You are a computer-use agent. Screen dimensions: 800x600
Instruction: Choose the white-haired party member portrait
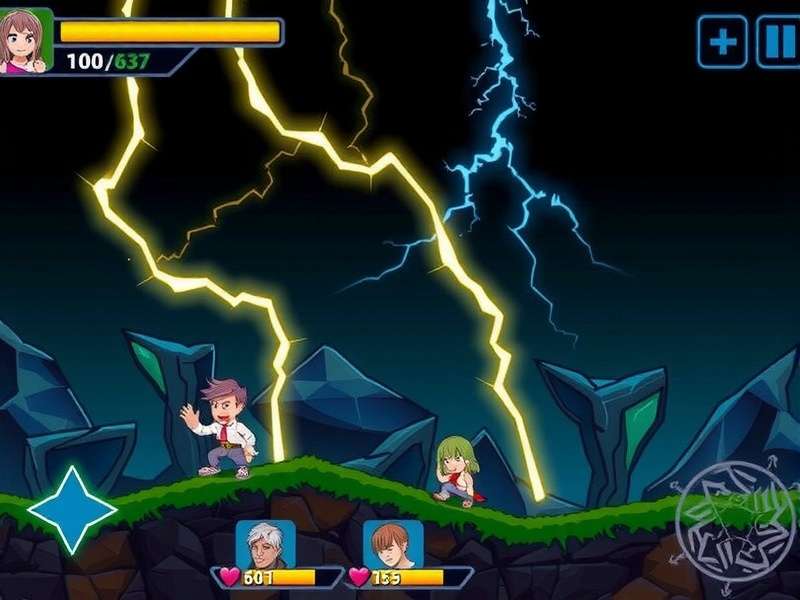click(265, 545)
